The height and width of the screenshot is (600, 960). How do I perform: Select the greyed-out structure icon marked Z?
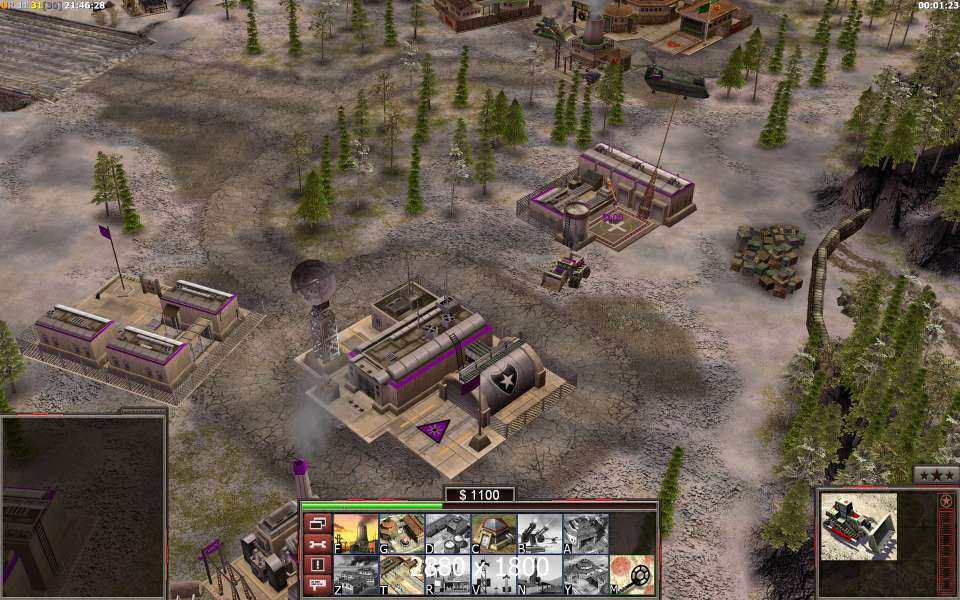354,575
